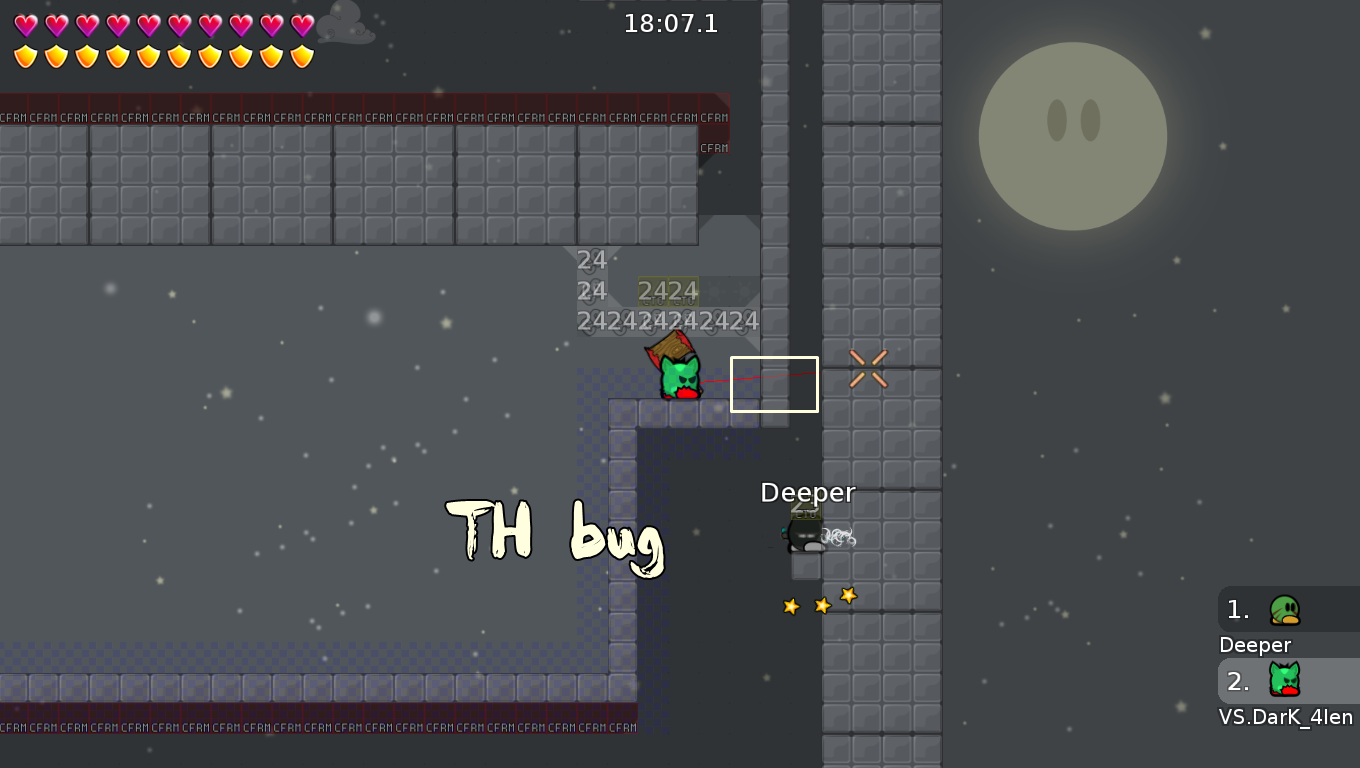Open details for the Deeper ranking row

(1255, 645)
